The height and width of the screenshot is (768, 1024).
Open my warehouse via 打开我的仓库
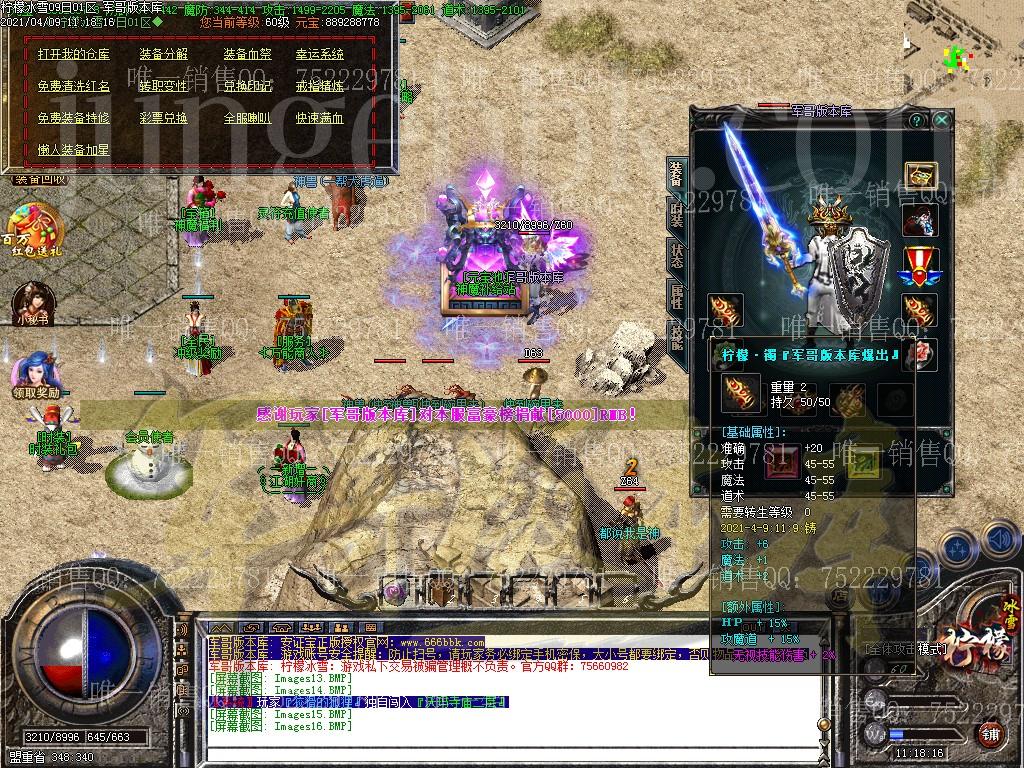73,54
